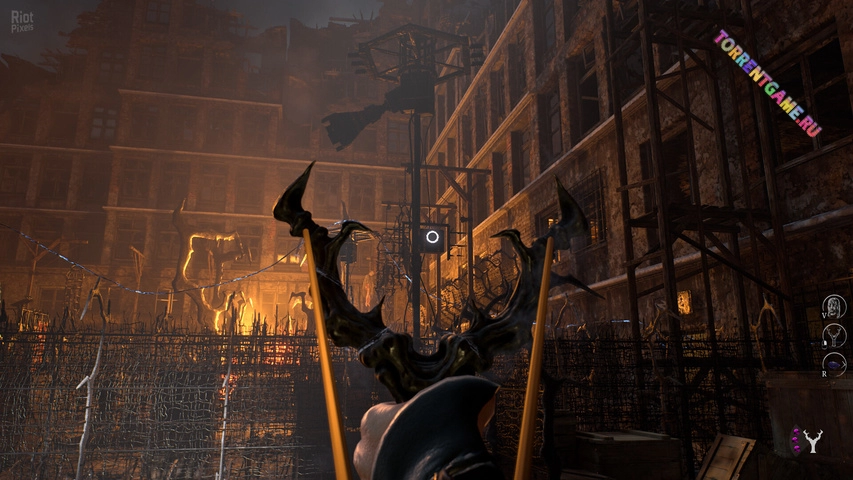
Task: Open the Riot Pixels watermark logo
Action: tap(22, 21)
